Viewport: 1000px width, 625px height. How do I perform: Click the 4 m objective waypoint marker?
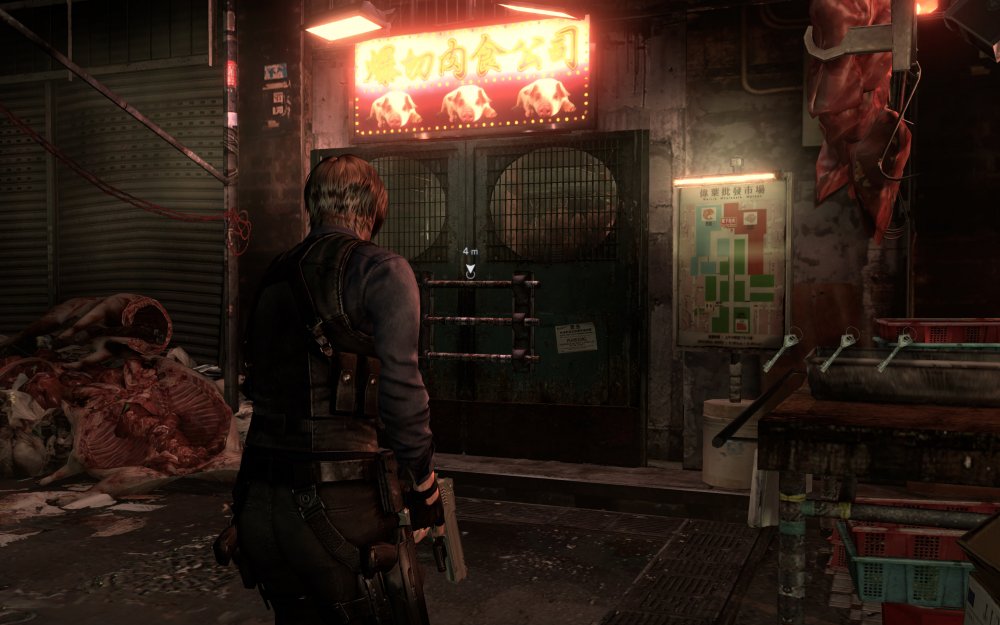(470, 268)
